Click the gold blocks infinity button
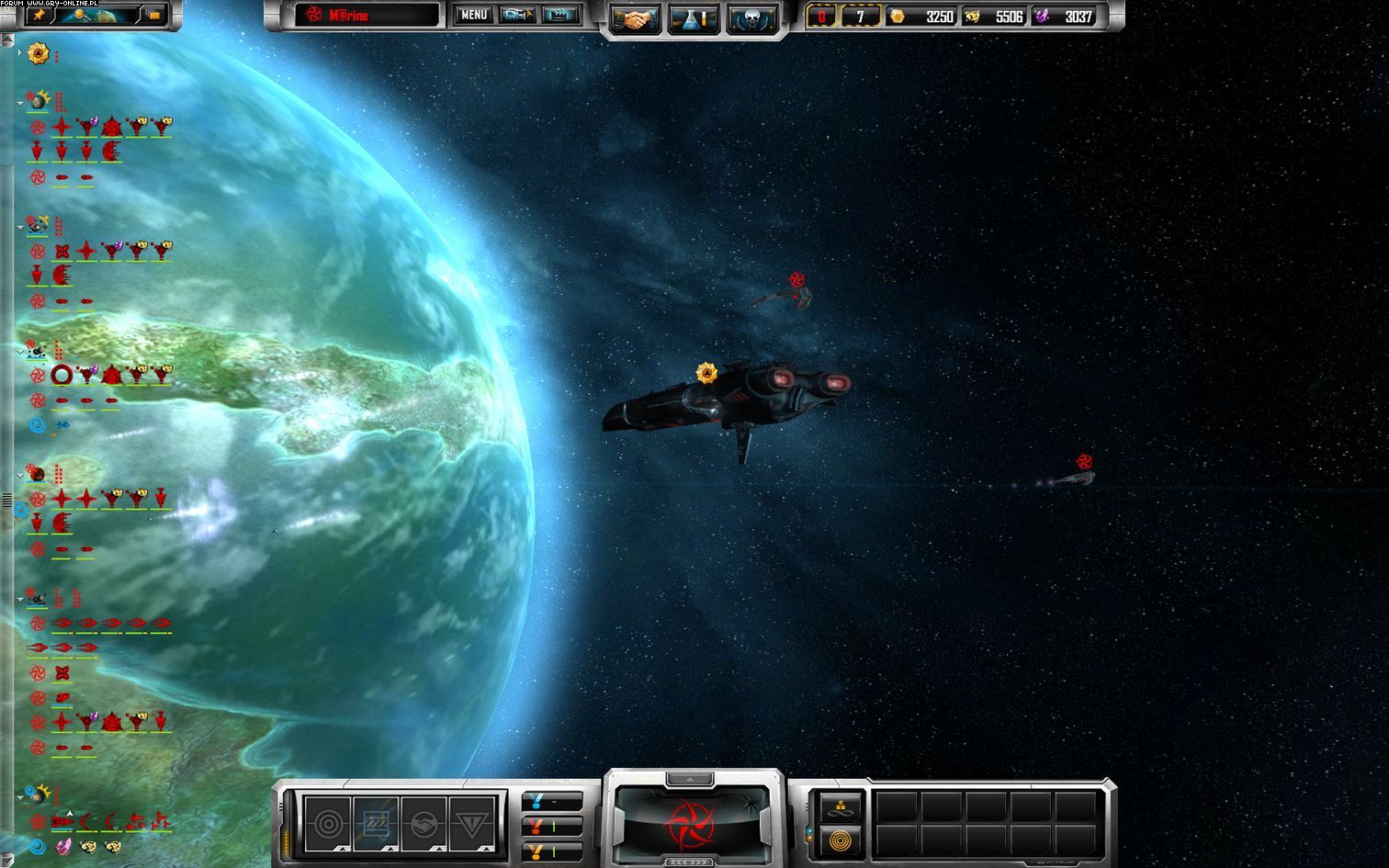The height and width of the screenshot is (868, 1389). (x=841, y=807)
